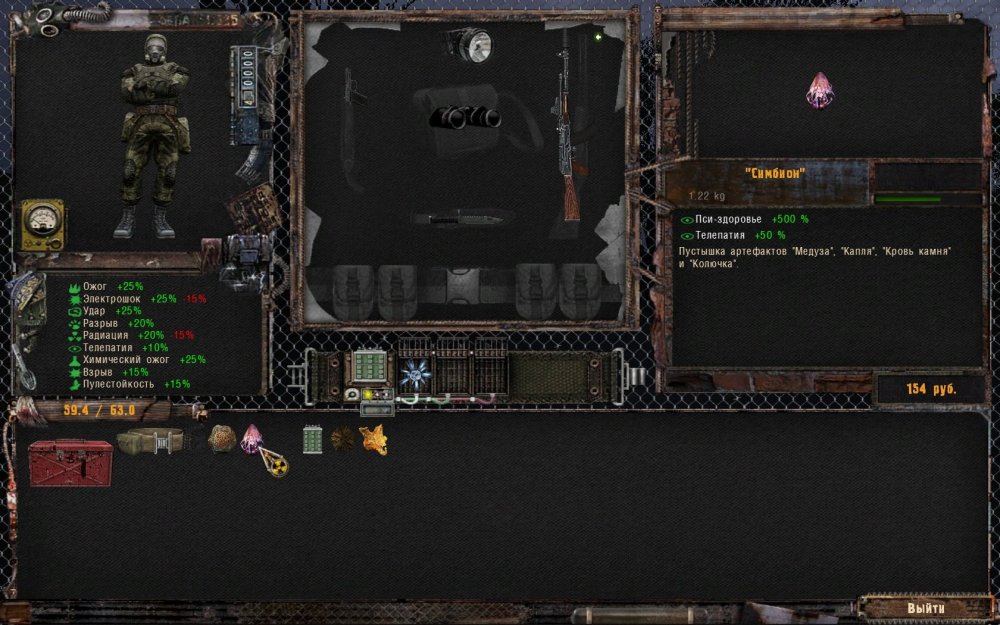This screenshot has height=625, width=1000.
Task: Click the green device in the belt slot
Action: pyautogui.click(x=370, y=366)
